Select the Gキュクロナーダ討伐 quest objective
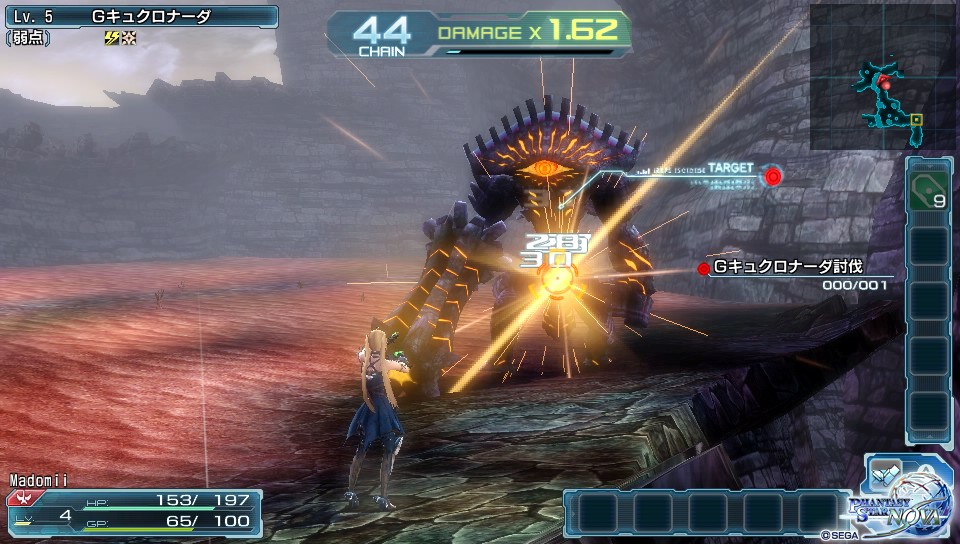960x544 pixels. tap(788, 267)
